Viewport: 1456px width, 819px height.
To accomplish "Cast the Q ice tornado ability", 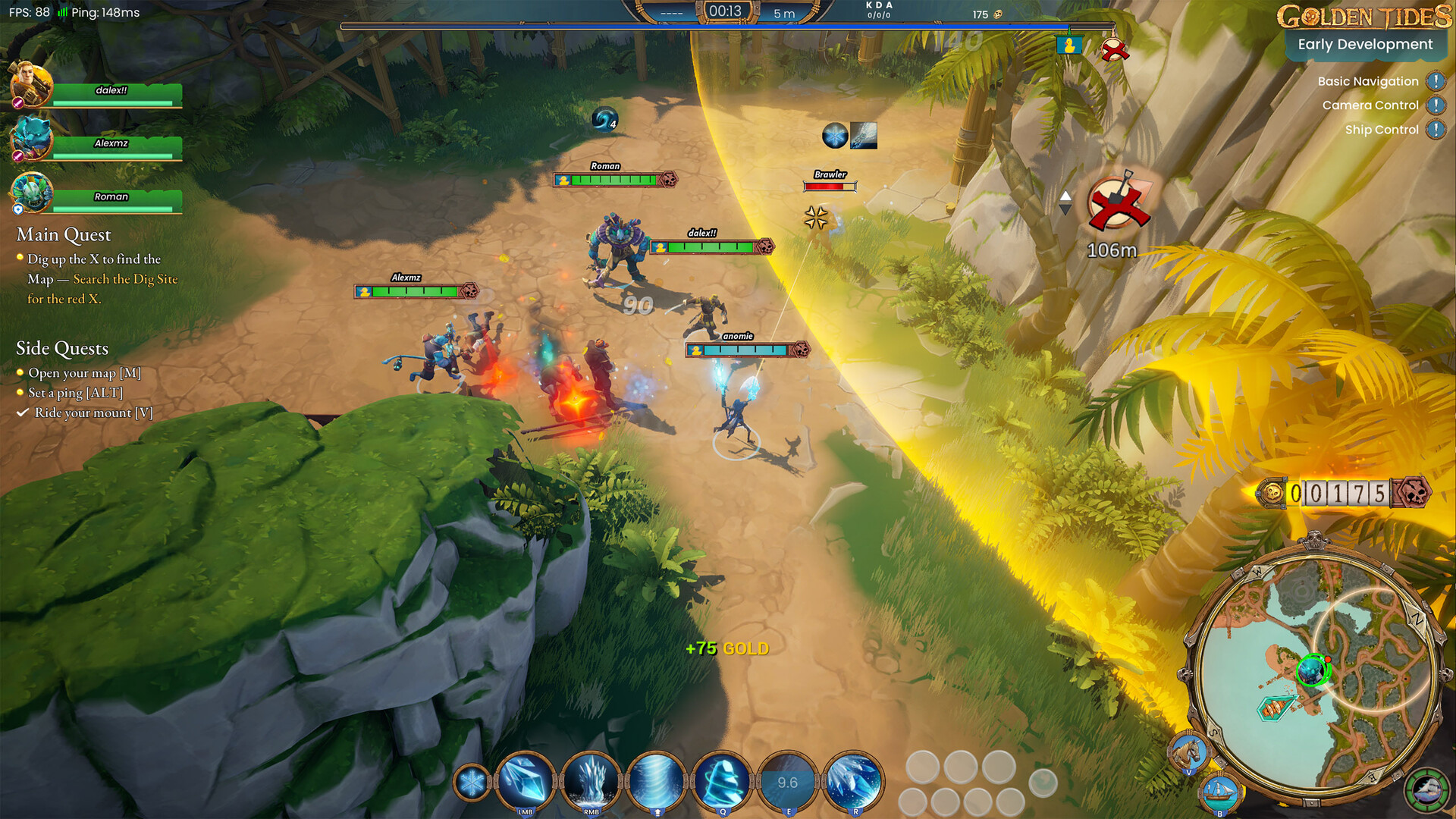I will pos(722,781).
